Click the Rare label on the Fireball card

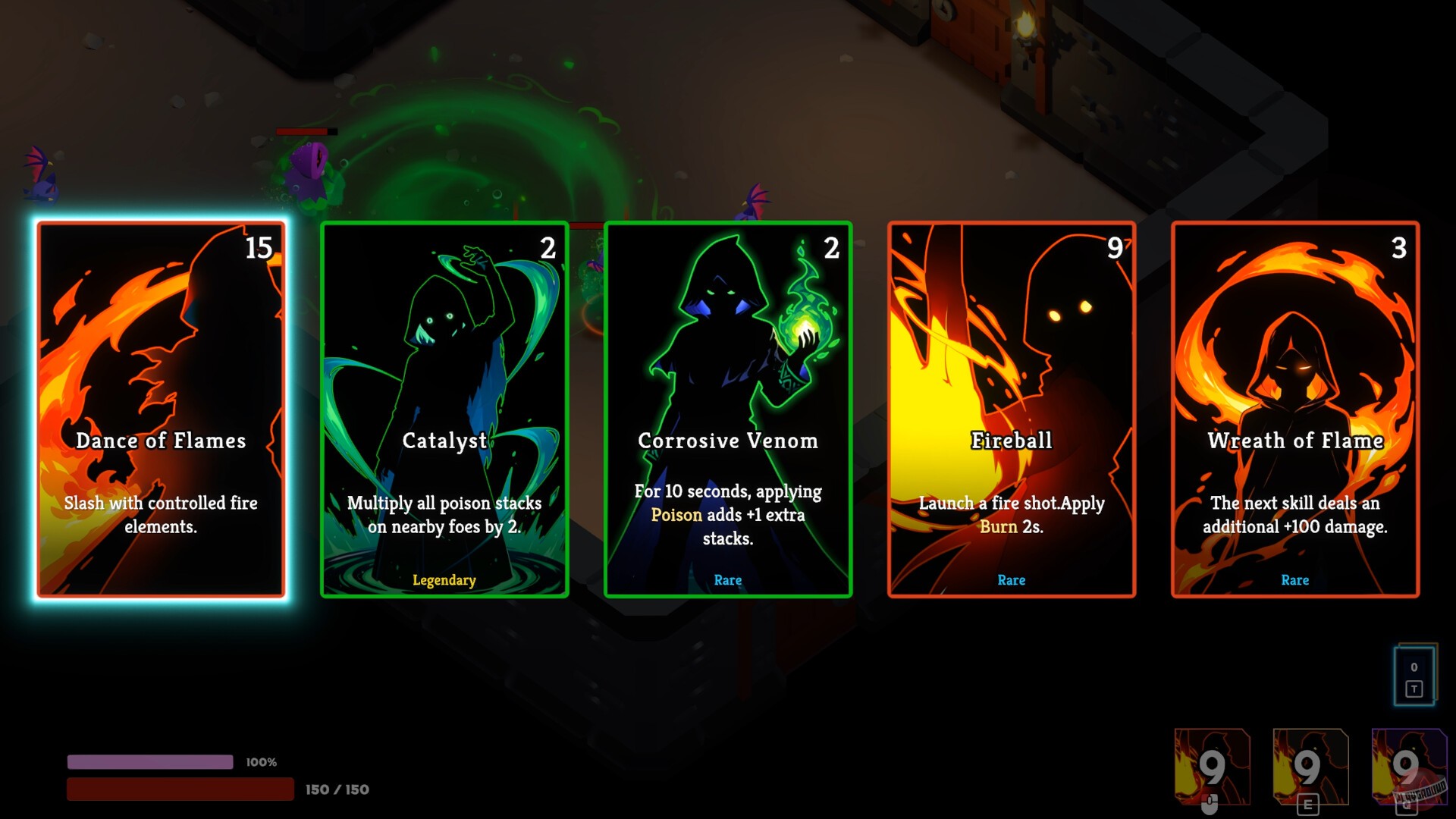(x=1012, y=580)
